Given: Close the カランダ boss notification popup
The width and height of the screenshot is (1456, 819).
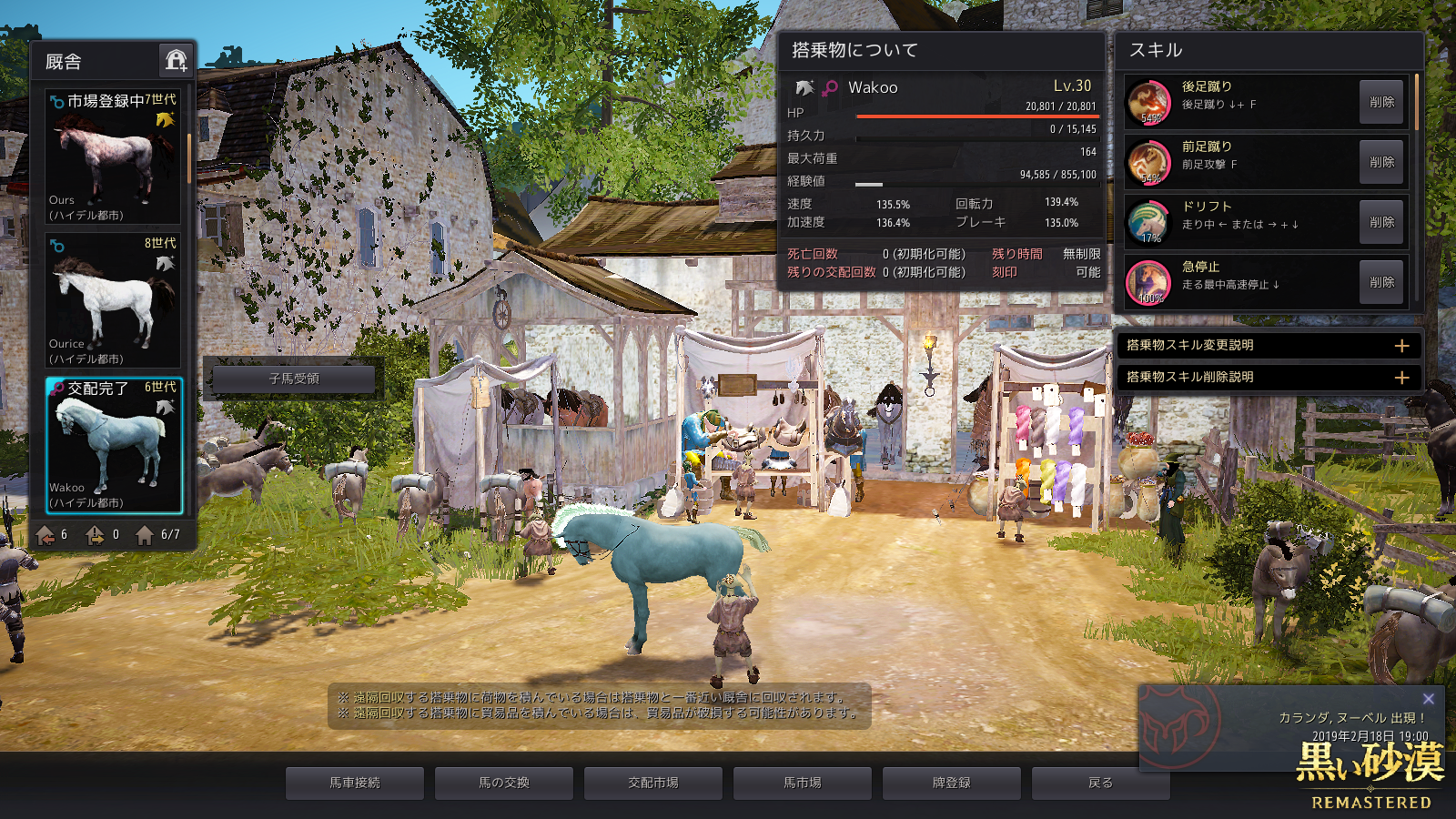Looking at the screenshot, I should 1428,699.
